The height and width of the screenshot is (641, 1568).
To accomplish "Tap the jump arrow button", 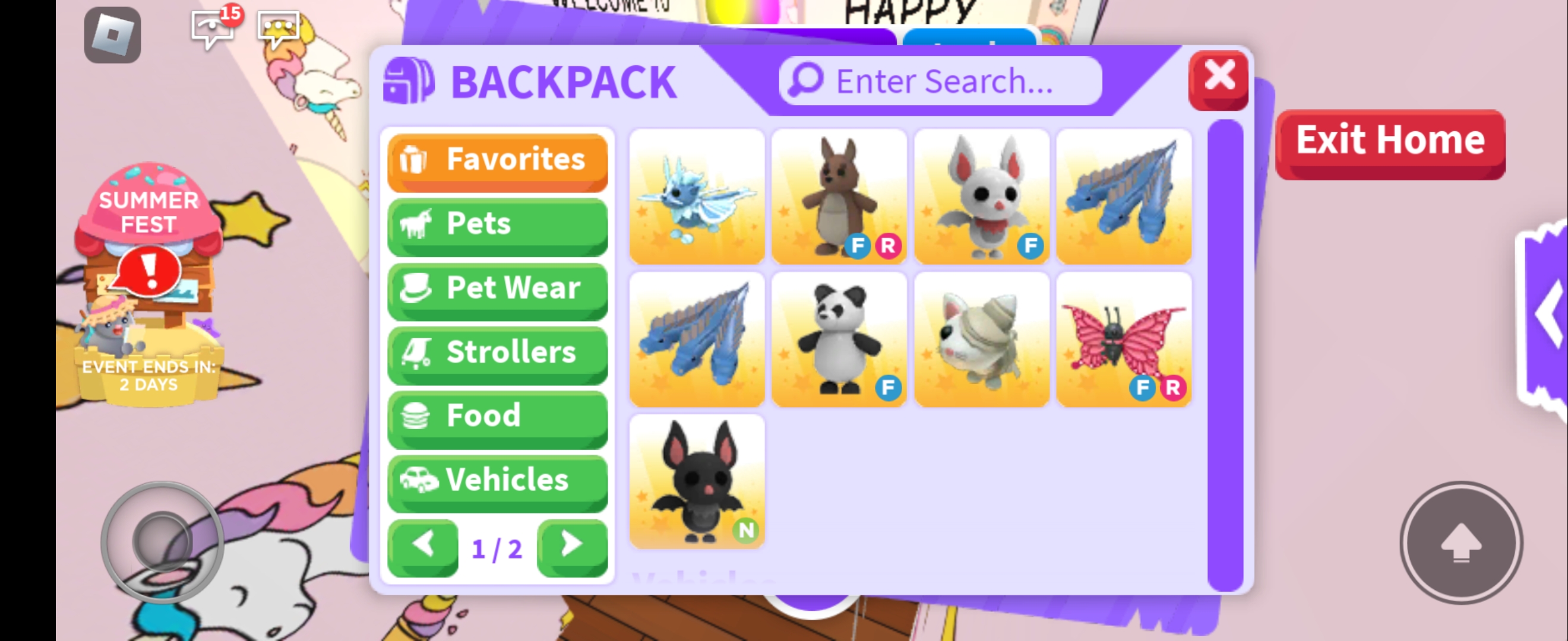I will point(1460,542).
